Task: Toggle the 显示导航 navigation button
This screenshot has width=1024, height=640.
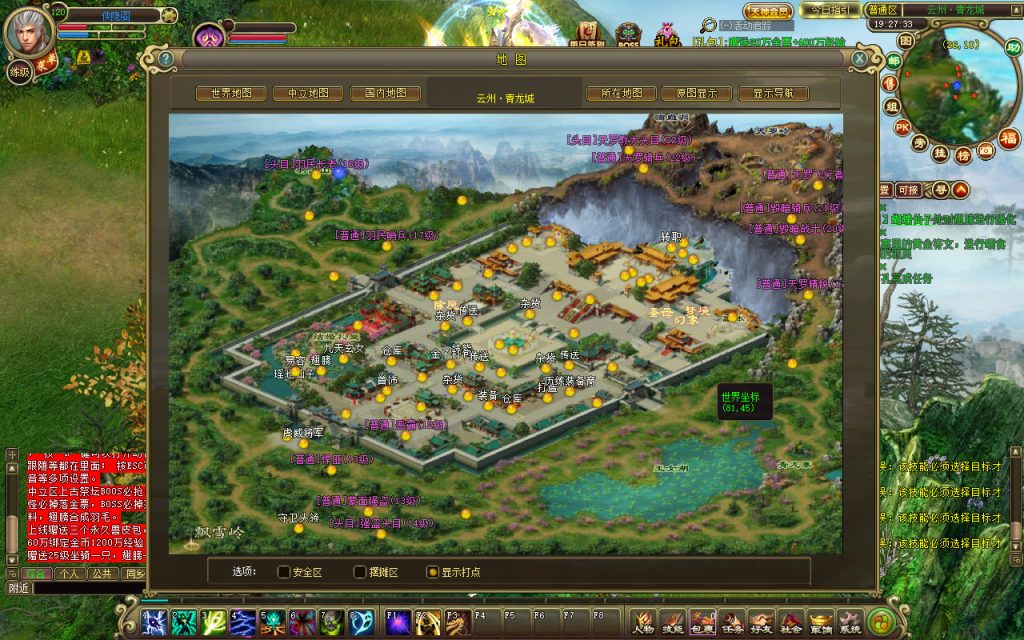Action: [773, 93]
